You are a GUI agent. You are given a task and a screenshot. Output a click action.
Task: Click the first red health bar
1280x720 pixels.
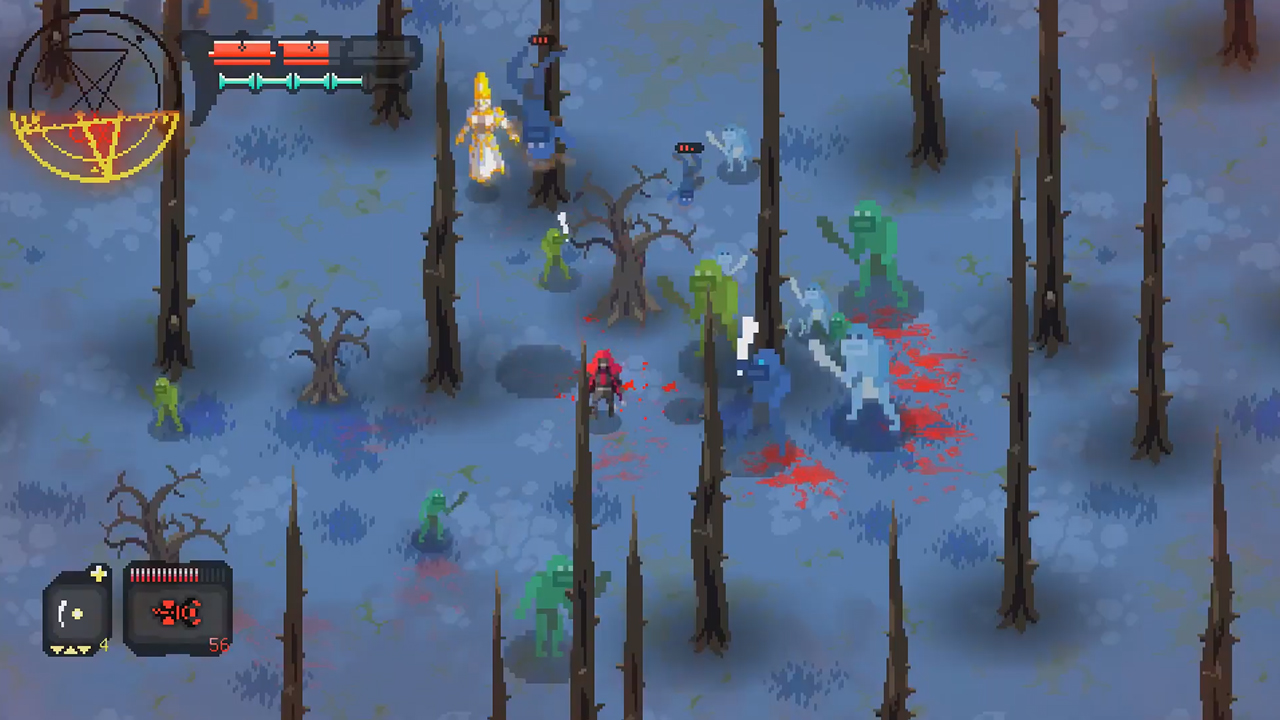(240, 52)
